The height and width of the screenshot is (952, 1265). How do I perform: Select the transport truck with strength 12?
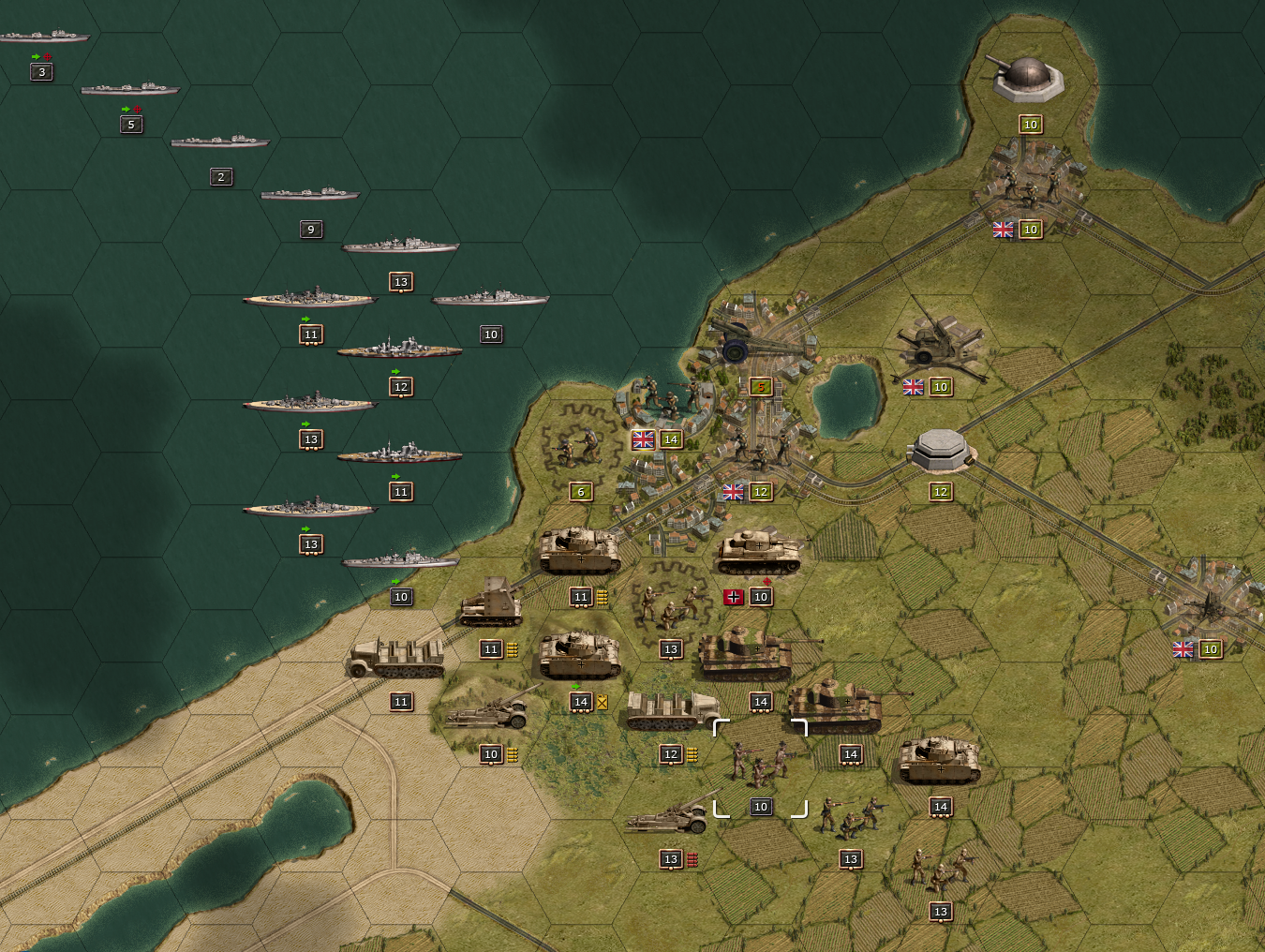click(x=671, y=712)
